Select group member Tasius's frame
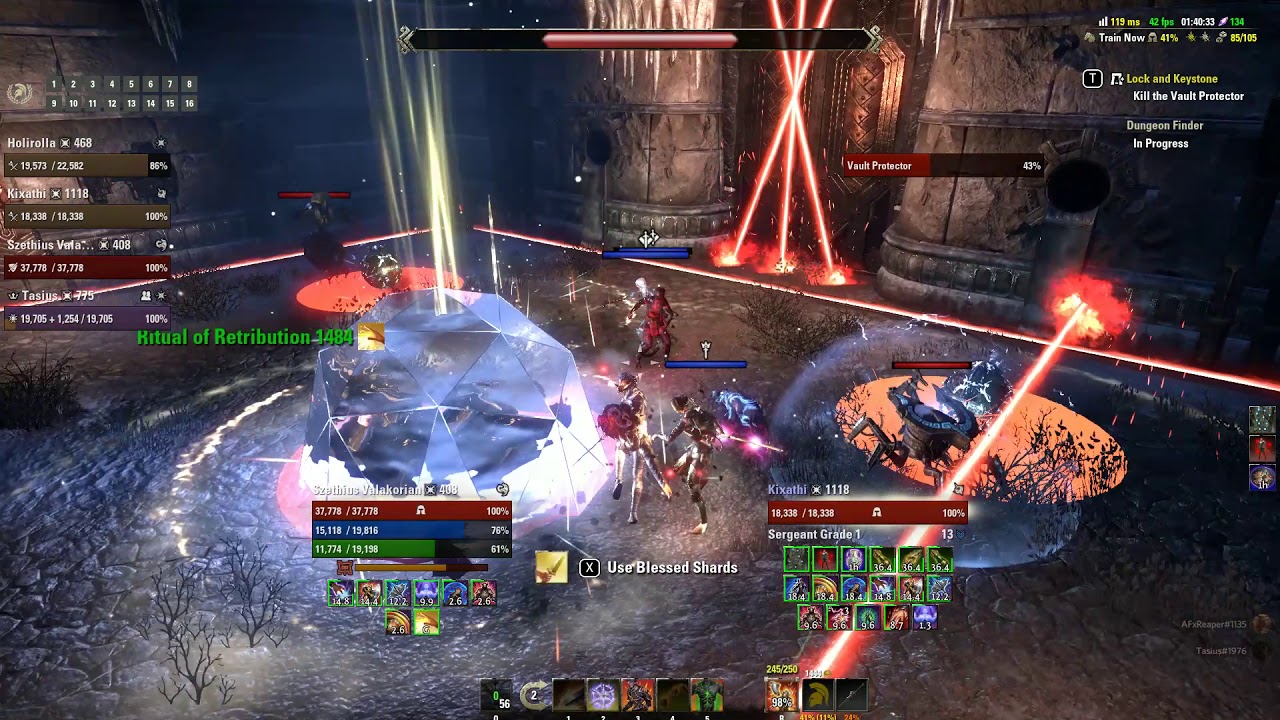This screenshot has height=720, width=1280. pyautogui.click(x=87, y=309)
